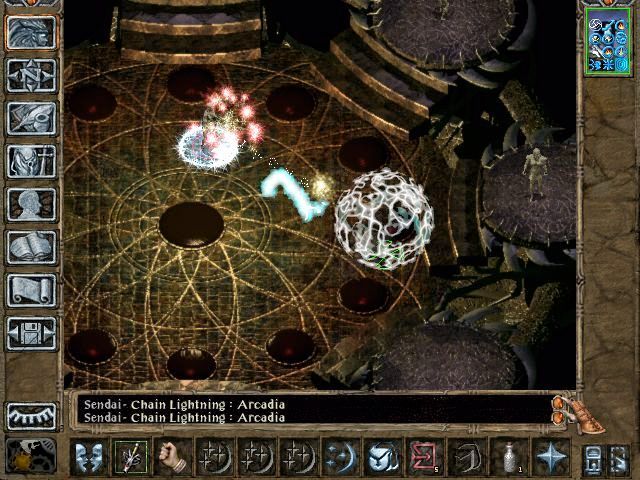The width and height of the screenshot is (640, 480).
Task: Open special abilities with the star button
Action: coord(549,457)
